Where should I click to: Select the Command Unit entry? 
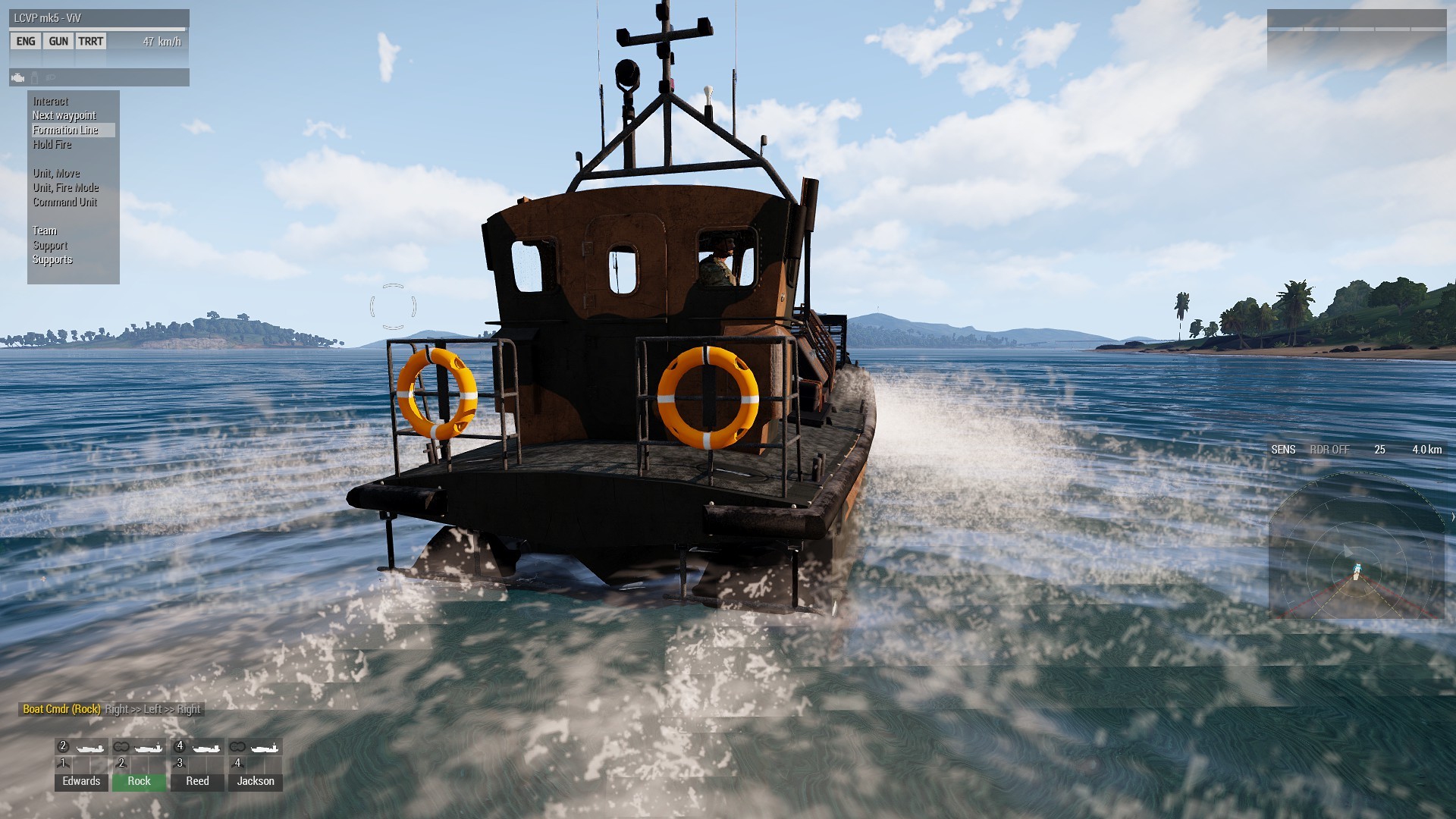[65, 202]
